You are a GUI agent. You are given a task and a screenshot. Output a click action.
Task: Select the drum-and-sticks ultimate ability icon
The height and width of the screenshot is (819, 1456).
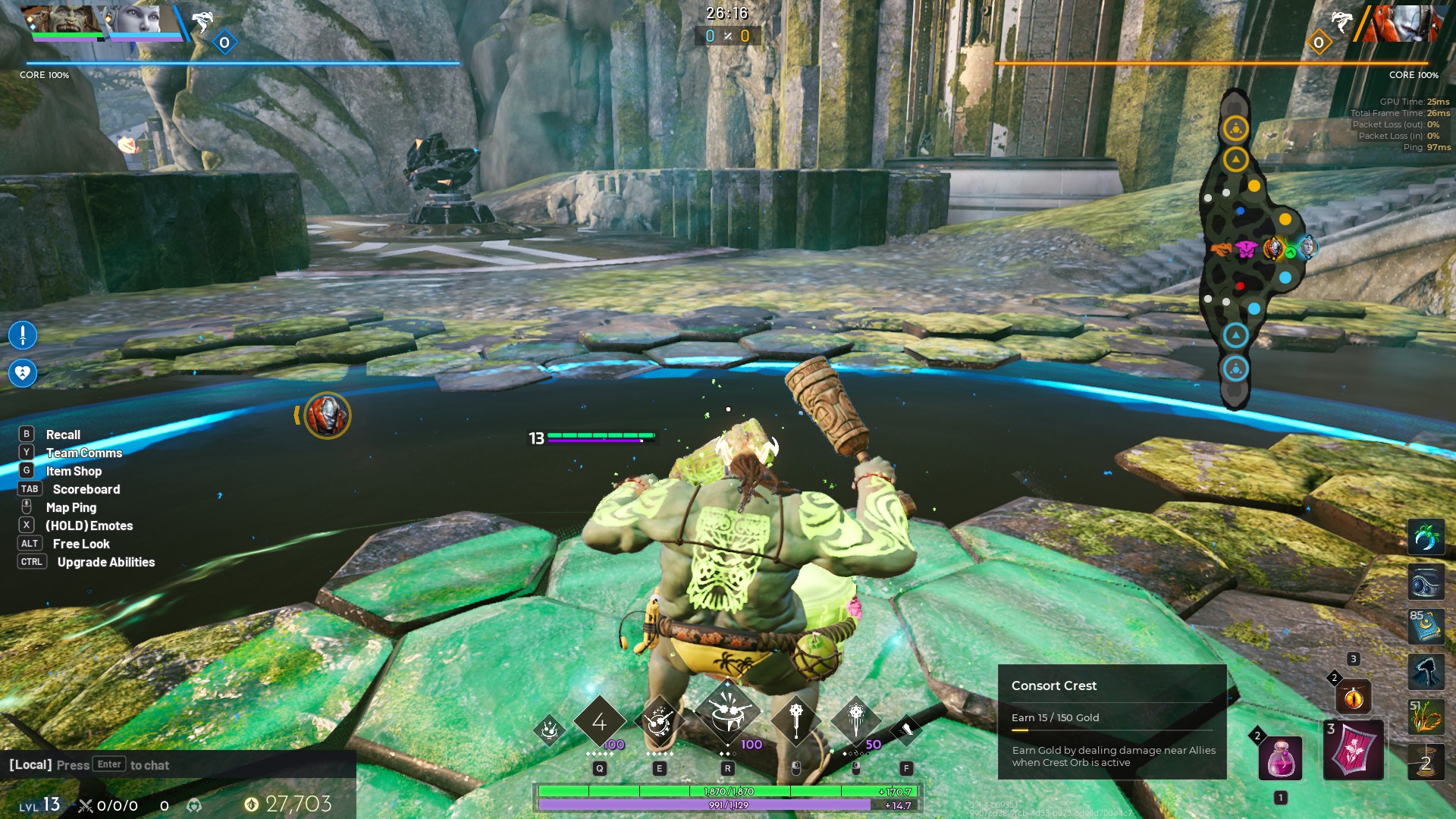[x=727, y=715]
